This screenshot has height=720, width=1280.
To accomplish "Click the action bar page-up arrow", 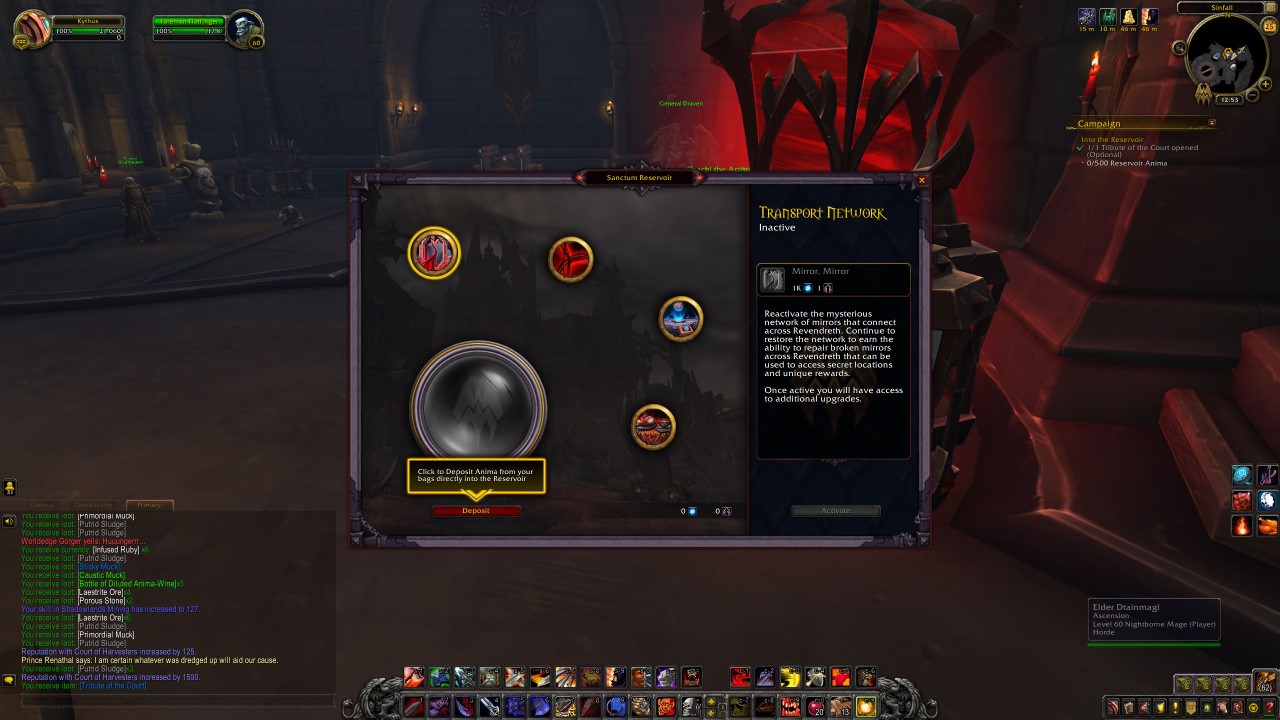I will pyautogui.click(x=710, y=701).
